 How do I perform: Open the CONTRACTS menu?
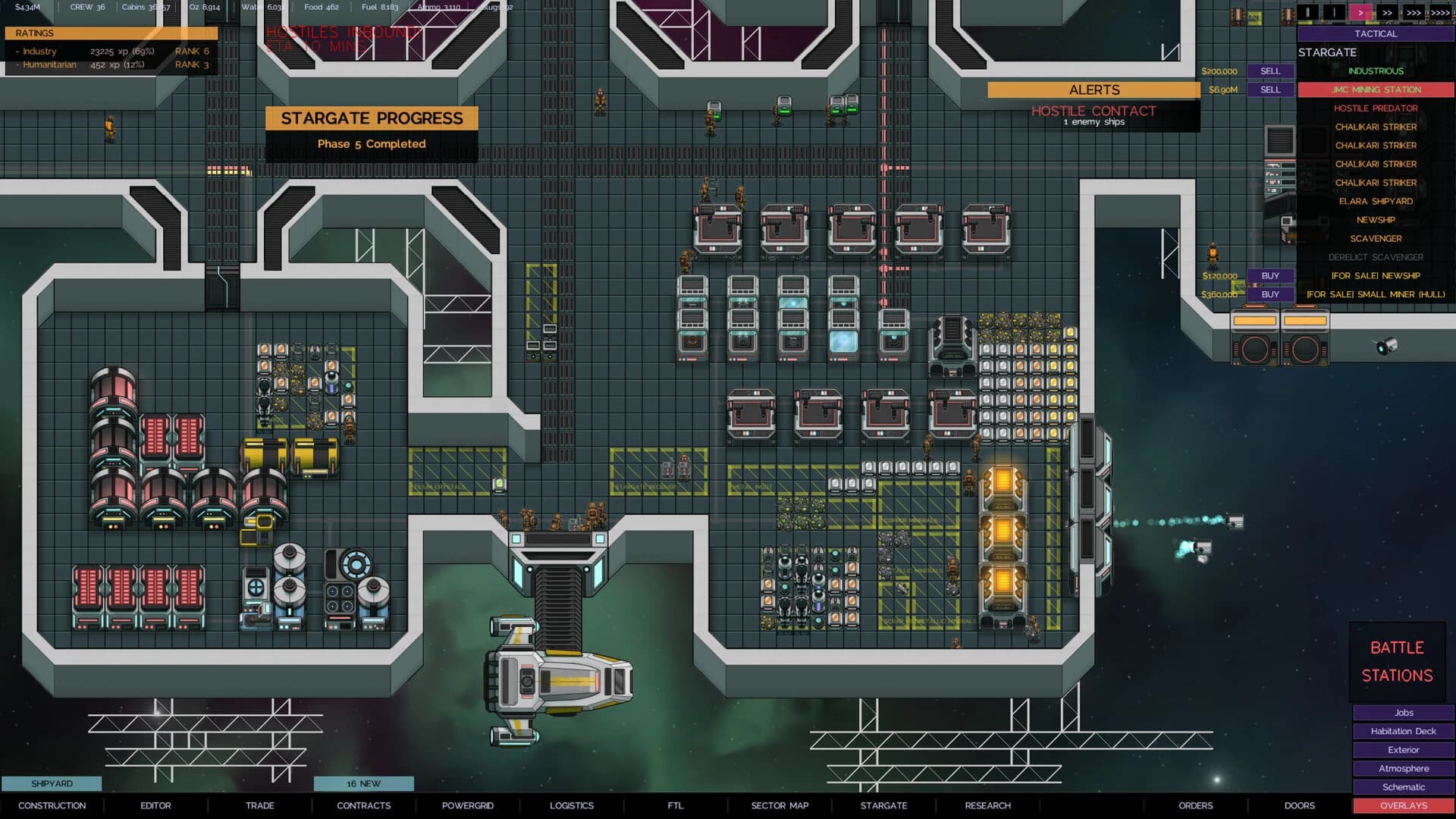(x=364, y=805)
